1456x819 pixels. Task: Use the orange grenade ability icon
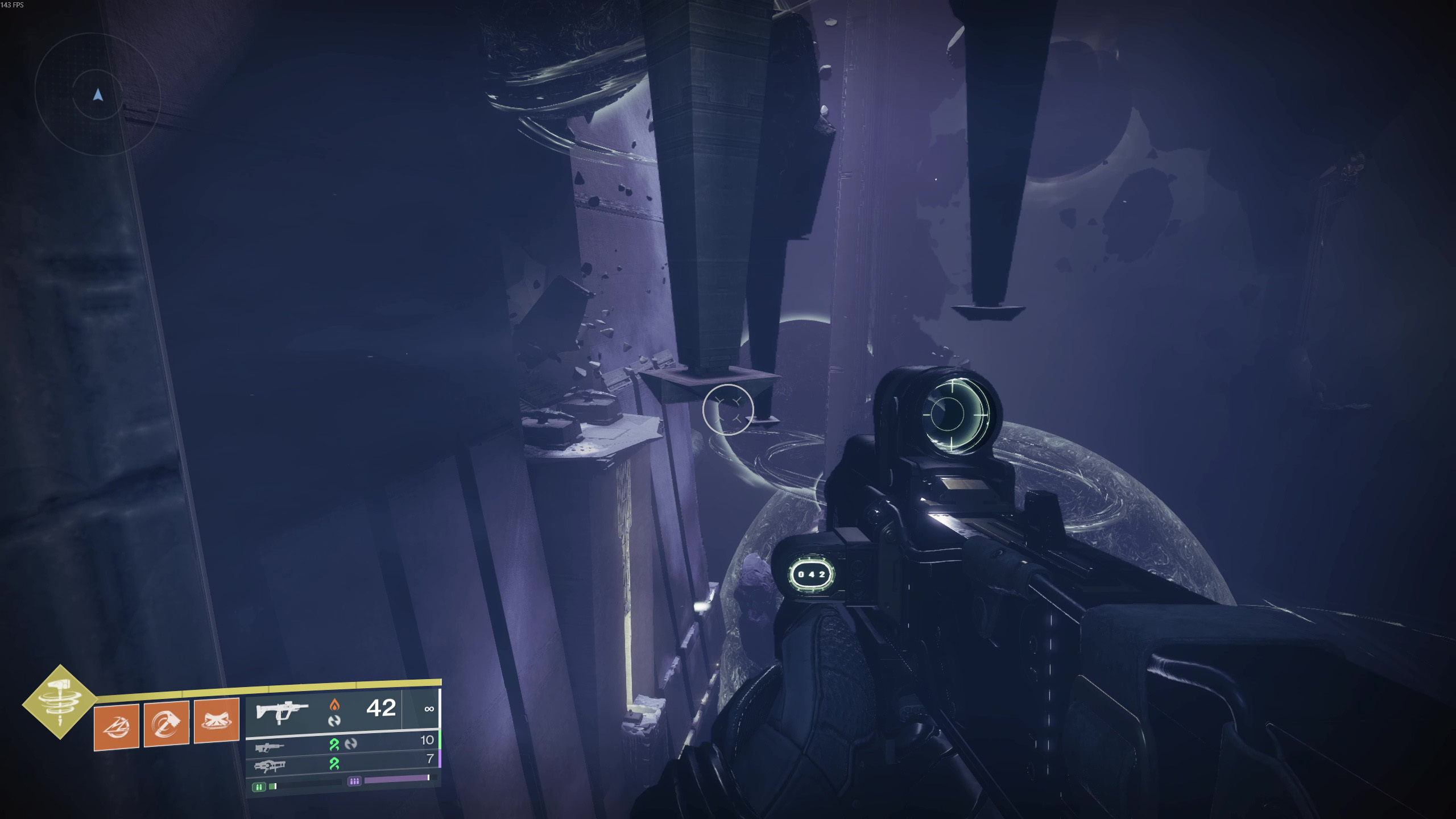pyautogui.click(x=117, y=726)
